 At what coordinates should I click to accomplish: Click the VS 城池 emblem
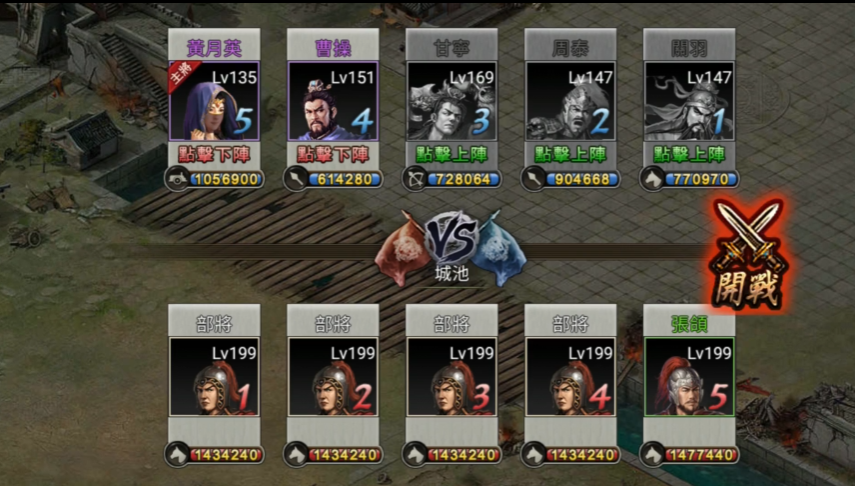[x=453, y=249]
